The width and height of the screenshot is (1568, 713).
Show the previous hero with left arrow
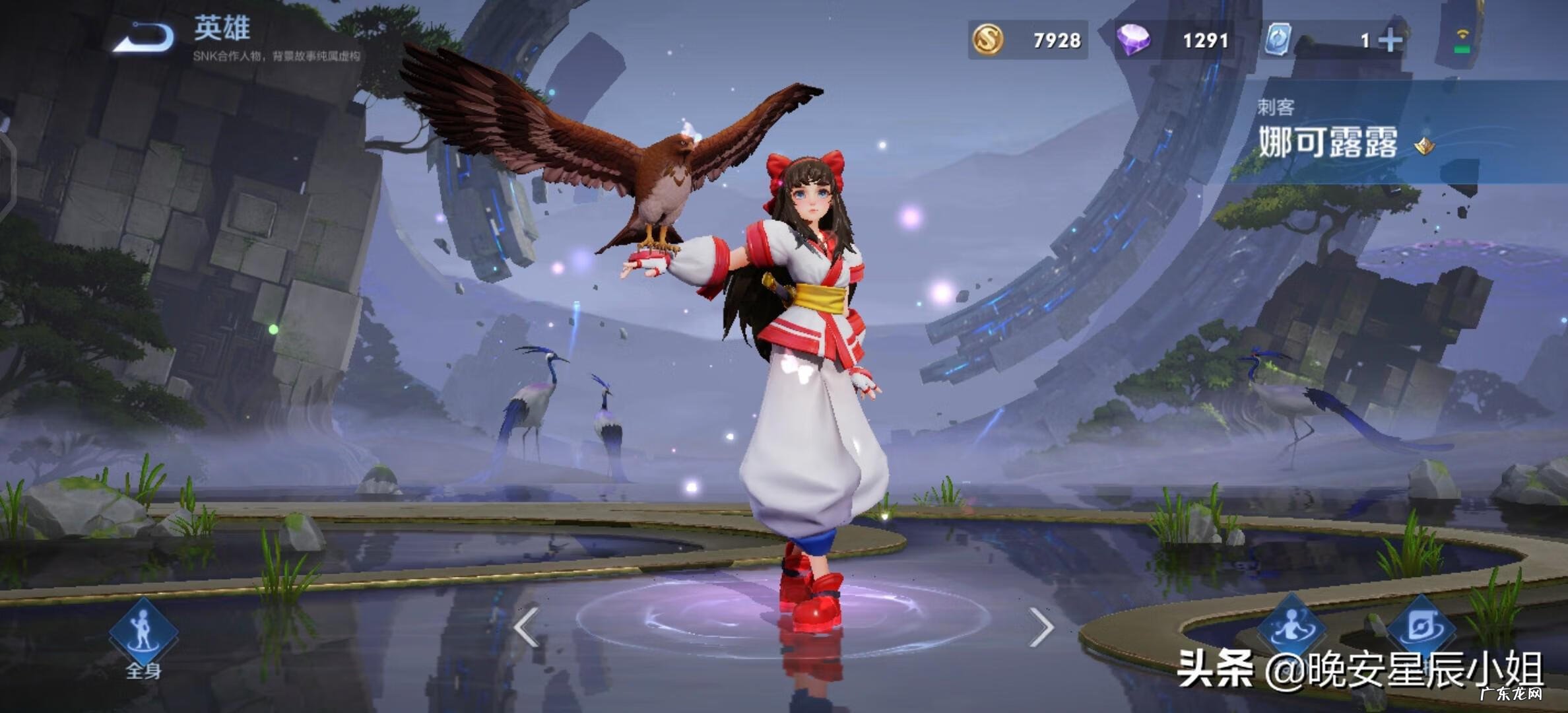527,626
